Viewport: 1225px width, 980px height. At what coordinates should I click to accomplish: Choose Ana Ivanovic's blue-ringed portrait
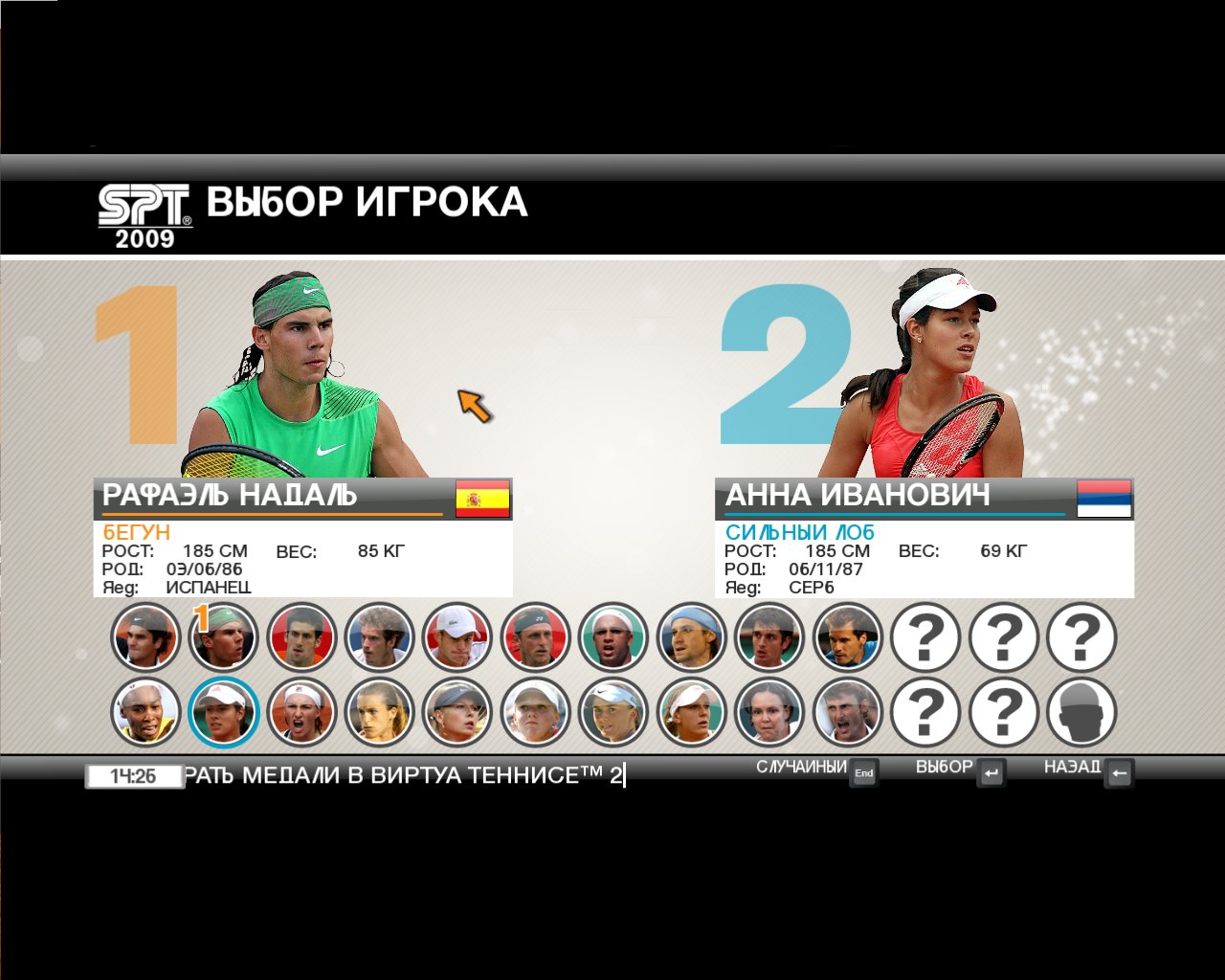[x=224, y=713]
